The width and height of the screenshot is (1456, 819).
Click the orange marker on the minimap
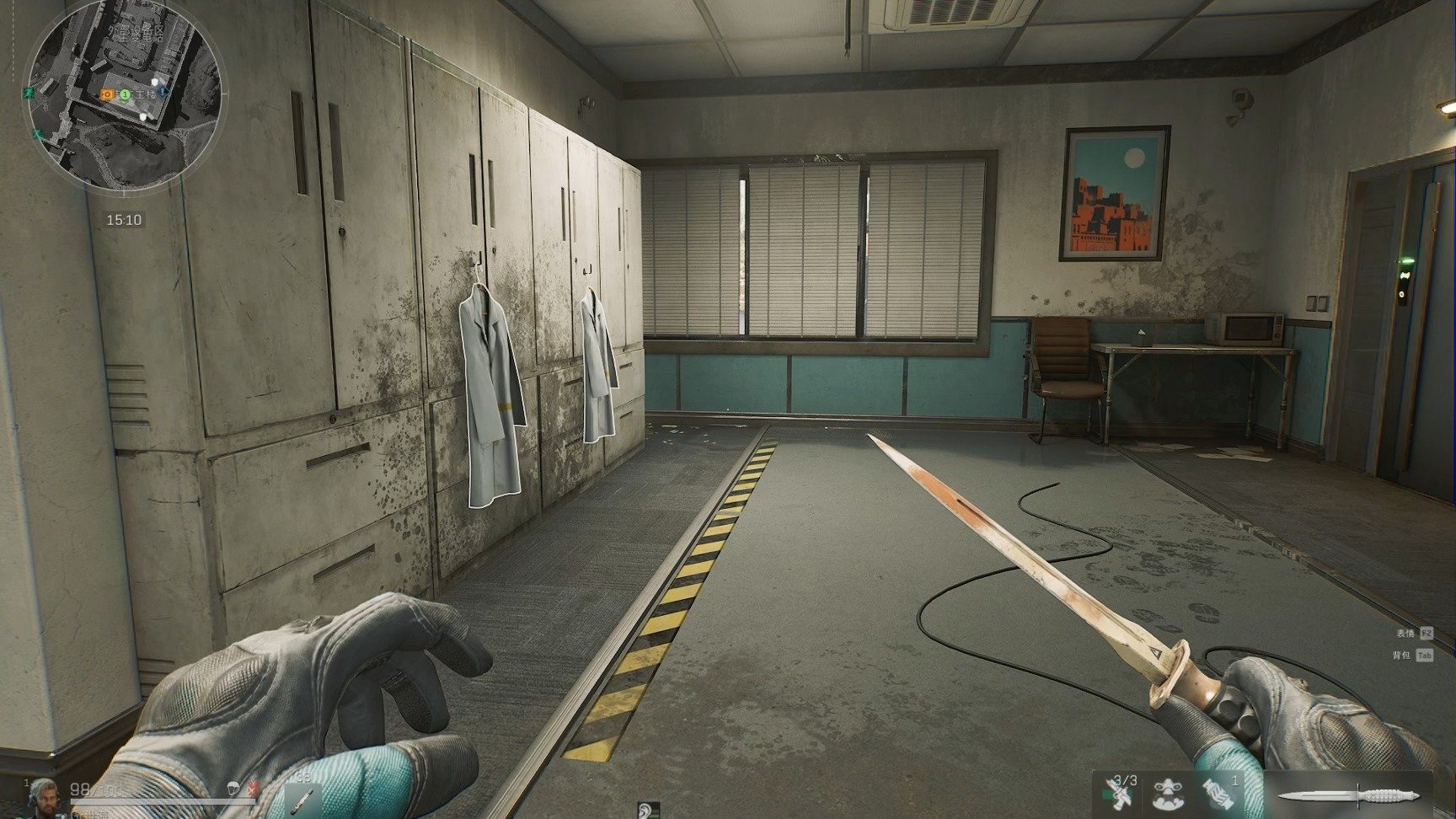tap(107, 94)
